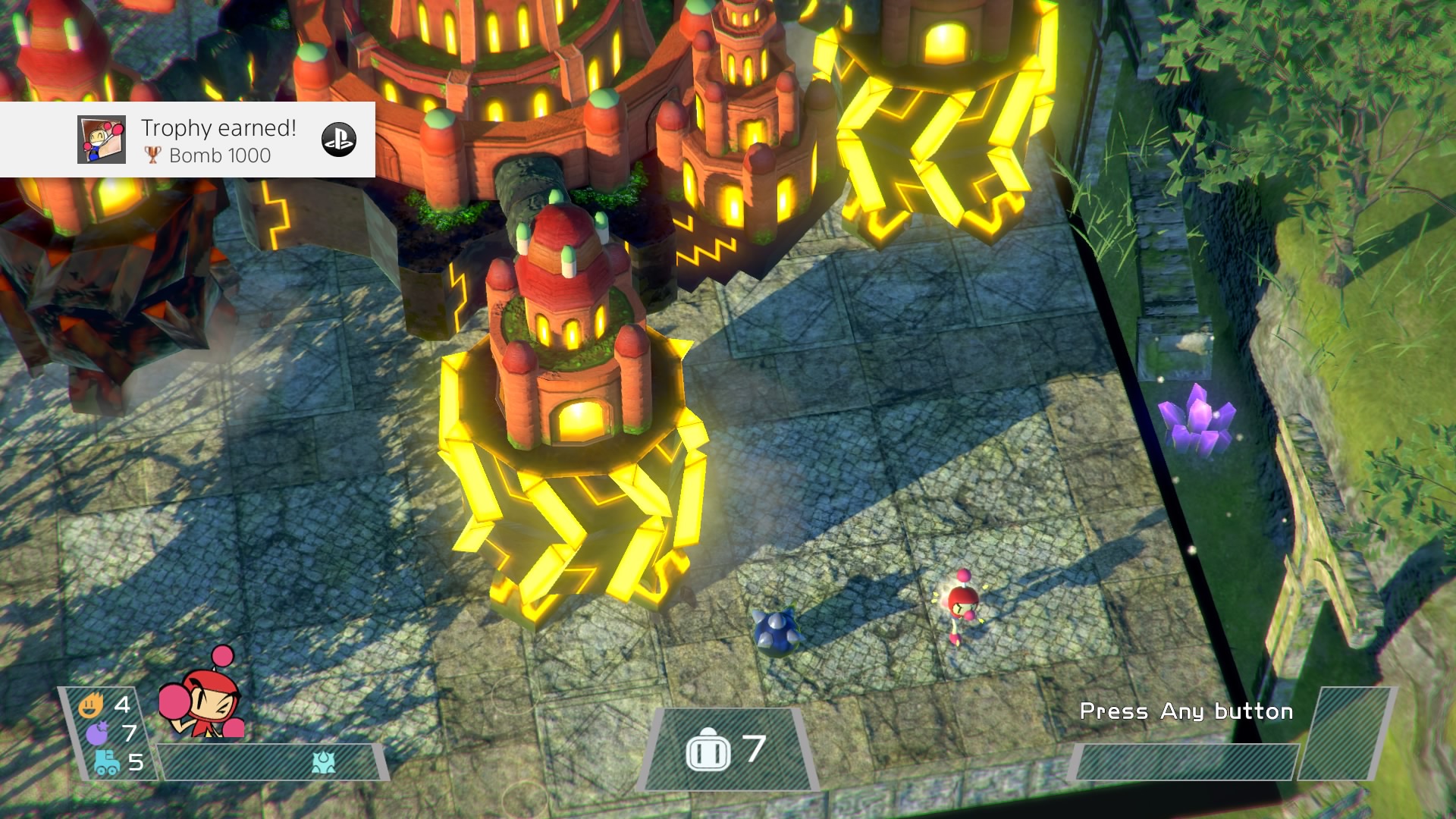Click the purple bomb capacity icon
This screenshot has width=1456, height=819.
[x=97, y=733]
